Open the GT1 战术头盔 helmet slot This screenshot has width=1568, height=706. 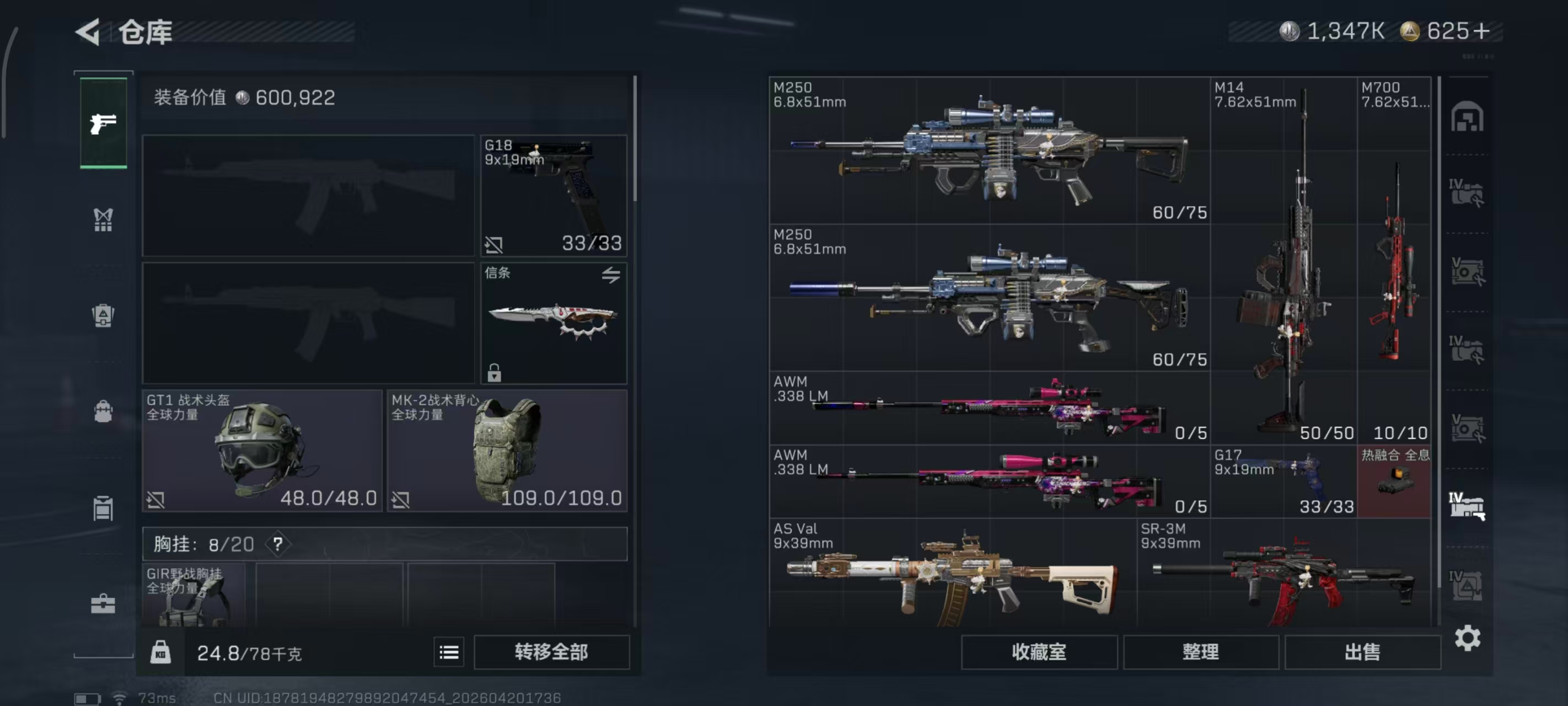click(262, 451)
